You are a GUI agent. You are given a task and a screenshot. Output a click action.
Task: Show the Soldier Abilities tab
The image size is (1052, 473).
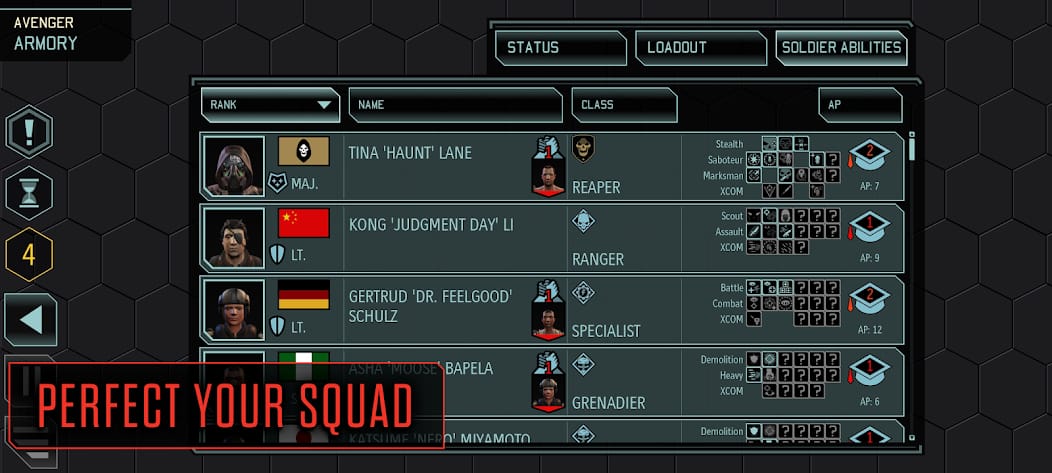841,47
